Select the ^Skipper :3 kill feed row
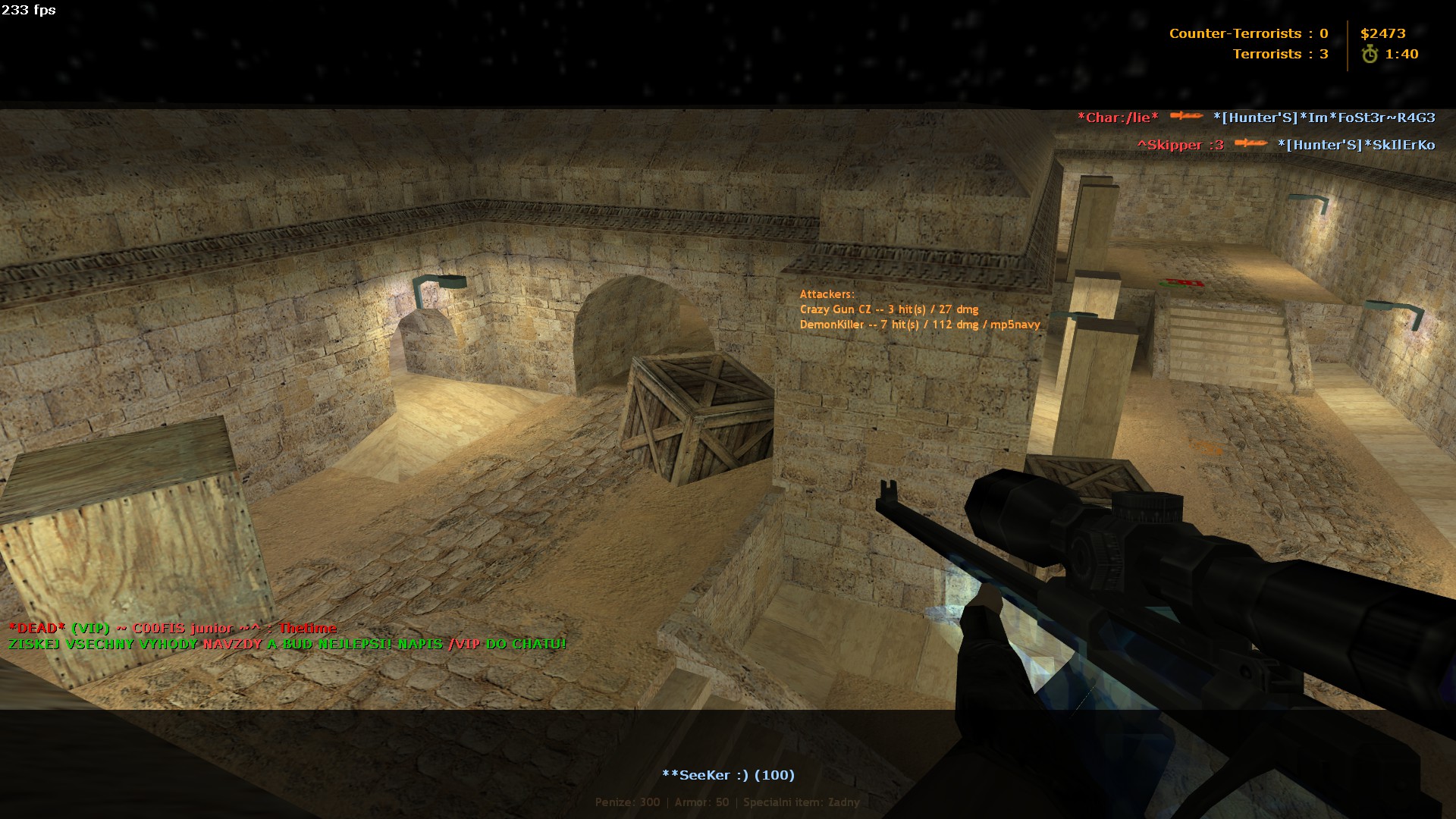Image resolution: width=1456 pixels, height=819 pixels. 1285,145
